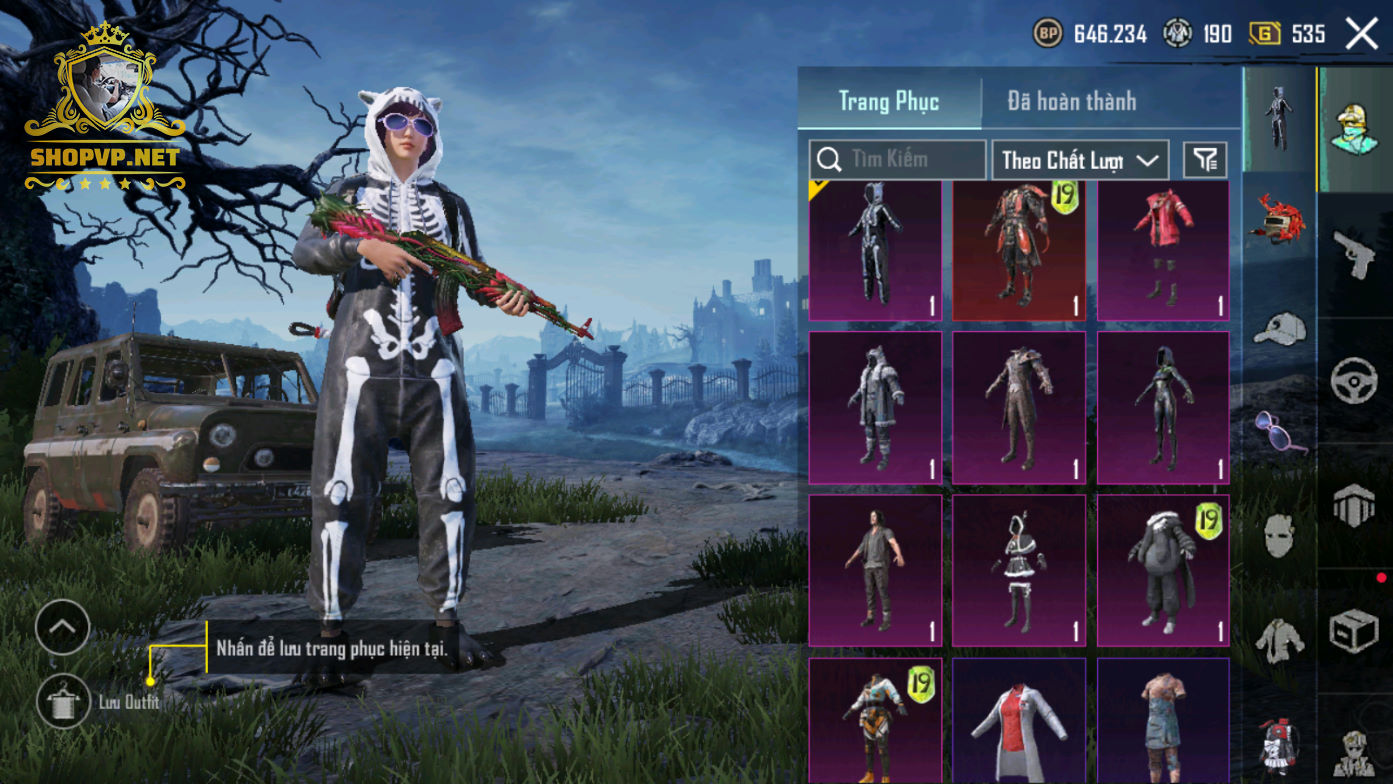This screenshot has width=1393, height=784.
Task: Open the filter options button
Action: [1205, 160]
